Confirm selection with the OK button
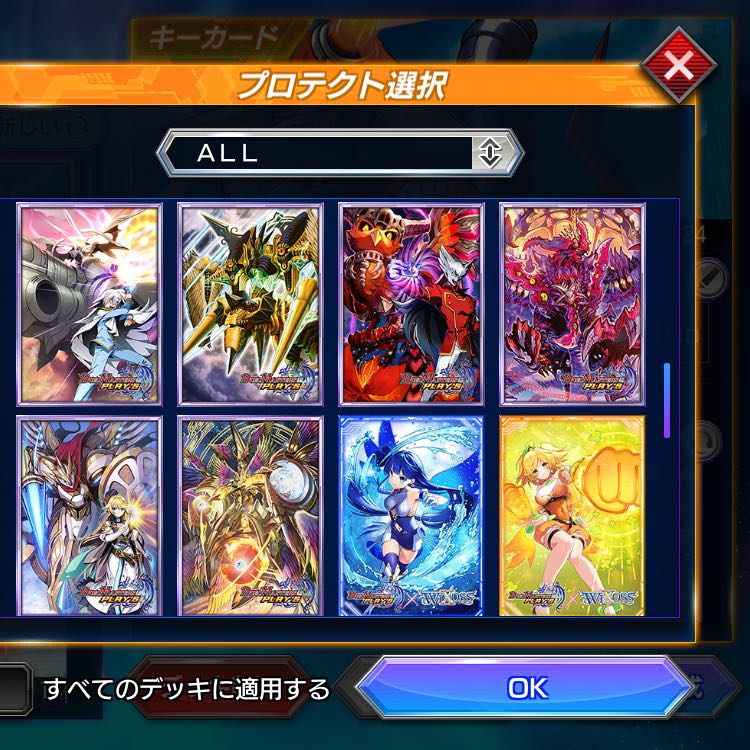 point(527,688)
